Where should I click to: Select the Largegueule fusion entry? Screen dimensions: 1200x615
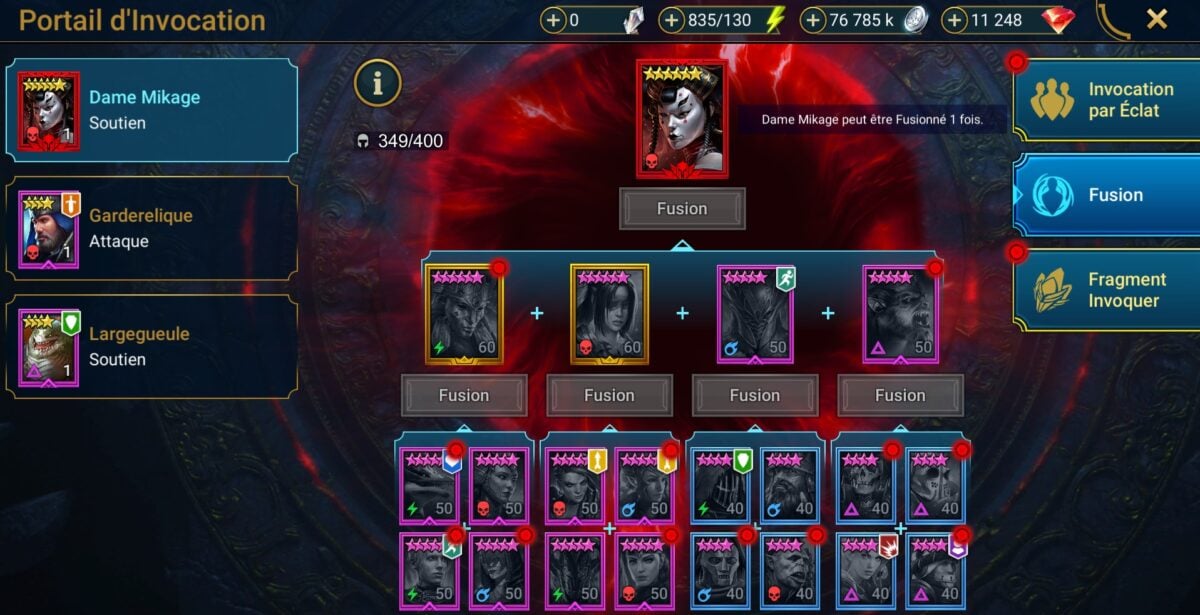(x=152, y=345)
